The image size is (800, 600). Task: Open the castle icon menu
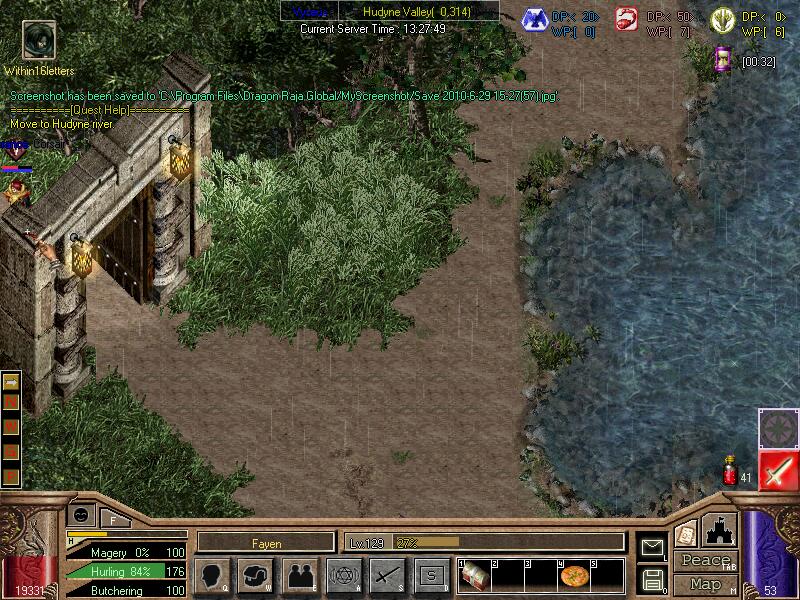pos(721,529)
